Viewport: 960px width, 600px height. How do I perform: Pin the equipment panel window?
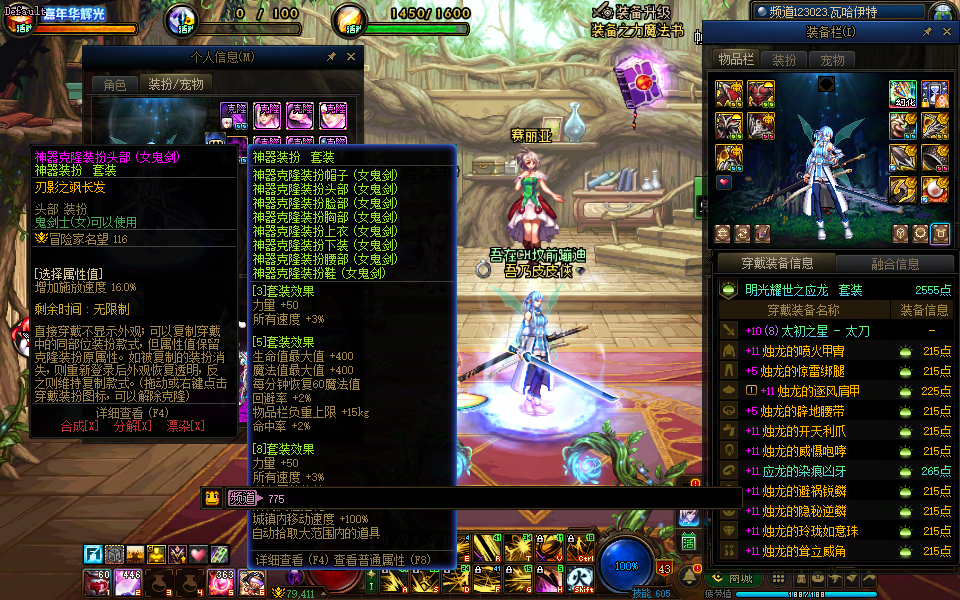tap(927, 32)
